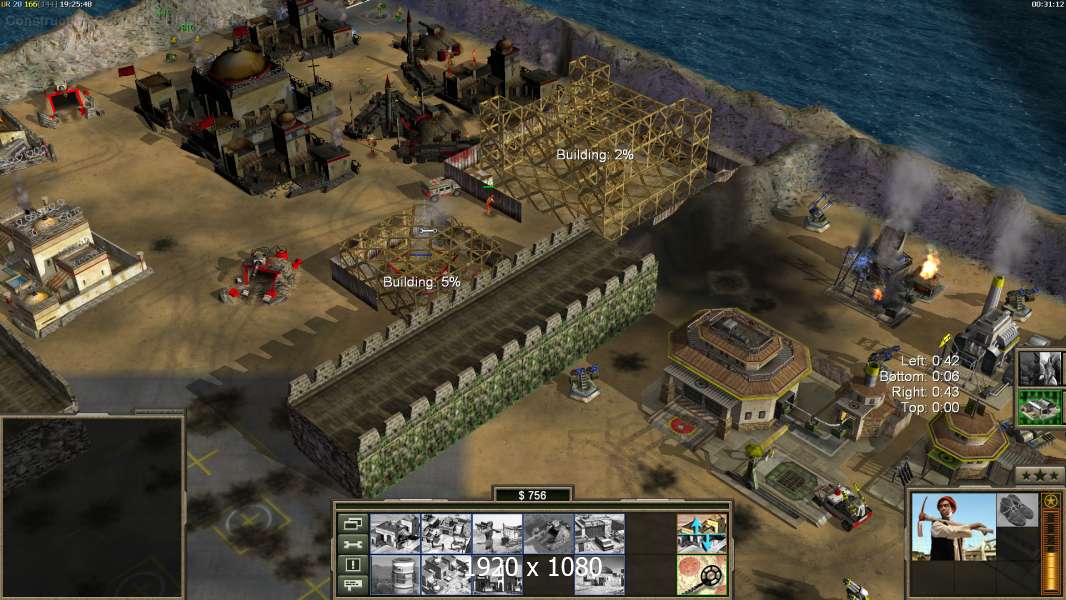Select the worker shoes upgrade icon

click(x=1018, y=509)
